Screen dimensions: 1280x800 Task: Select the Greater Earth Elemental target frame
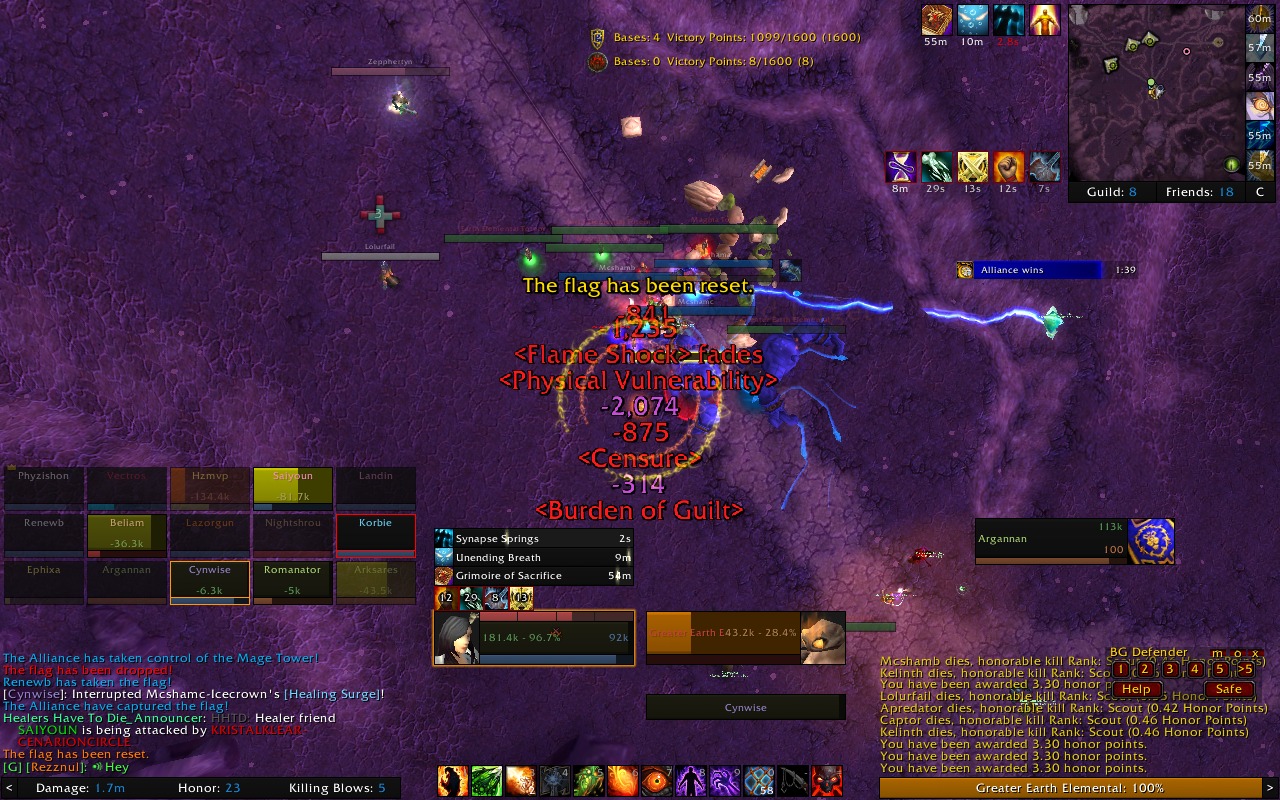pos(745,638)
